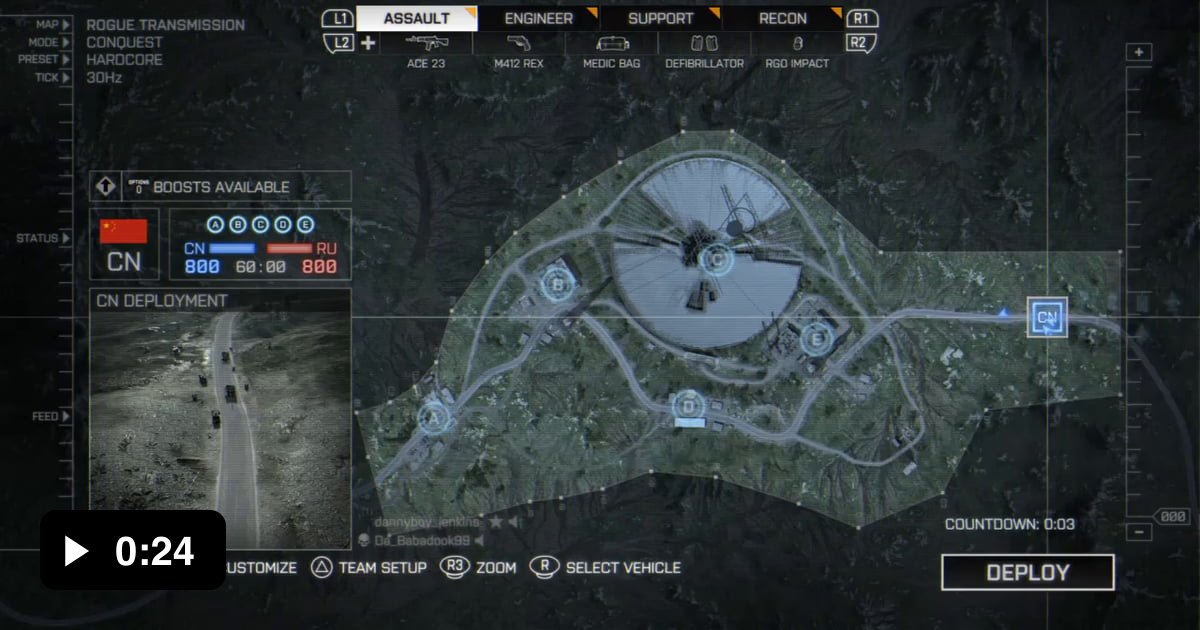Zoom out the map with minus button
This screenshot has width=1200, height=630.
[1139, 533]
